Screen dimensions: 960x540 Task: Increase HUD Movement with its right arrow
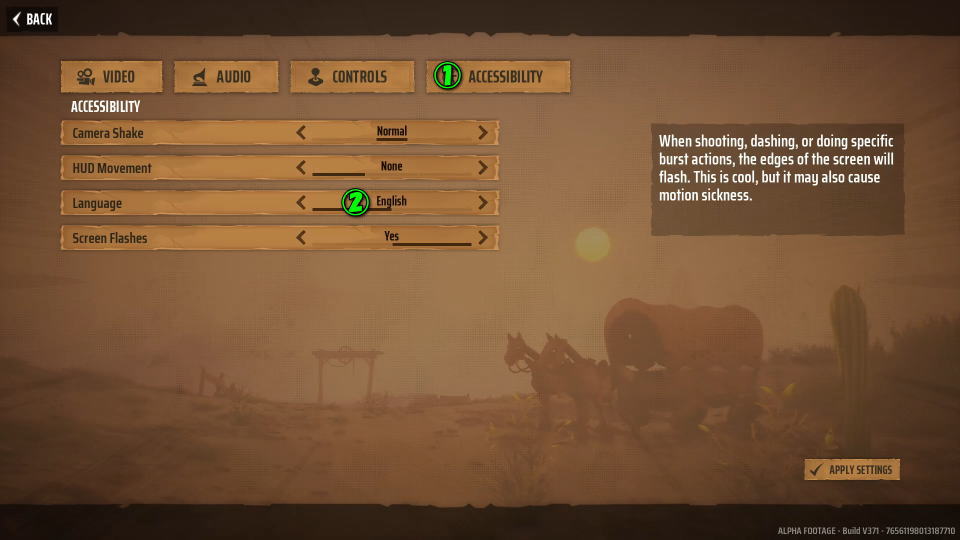click(483, 167)
